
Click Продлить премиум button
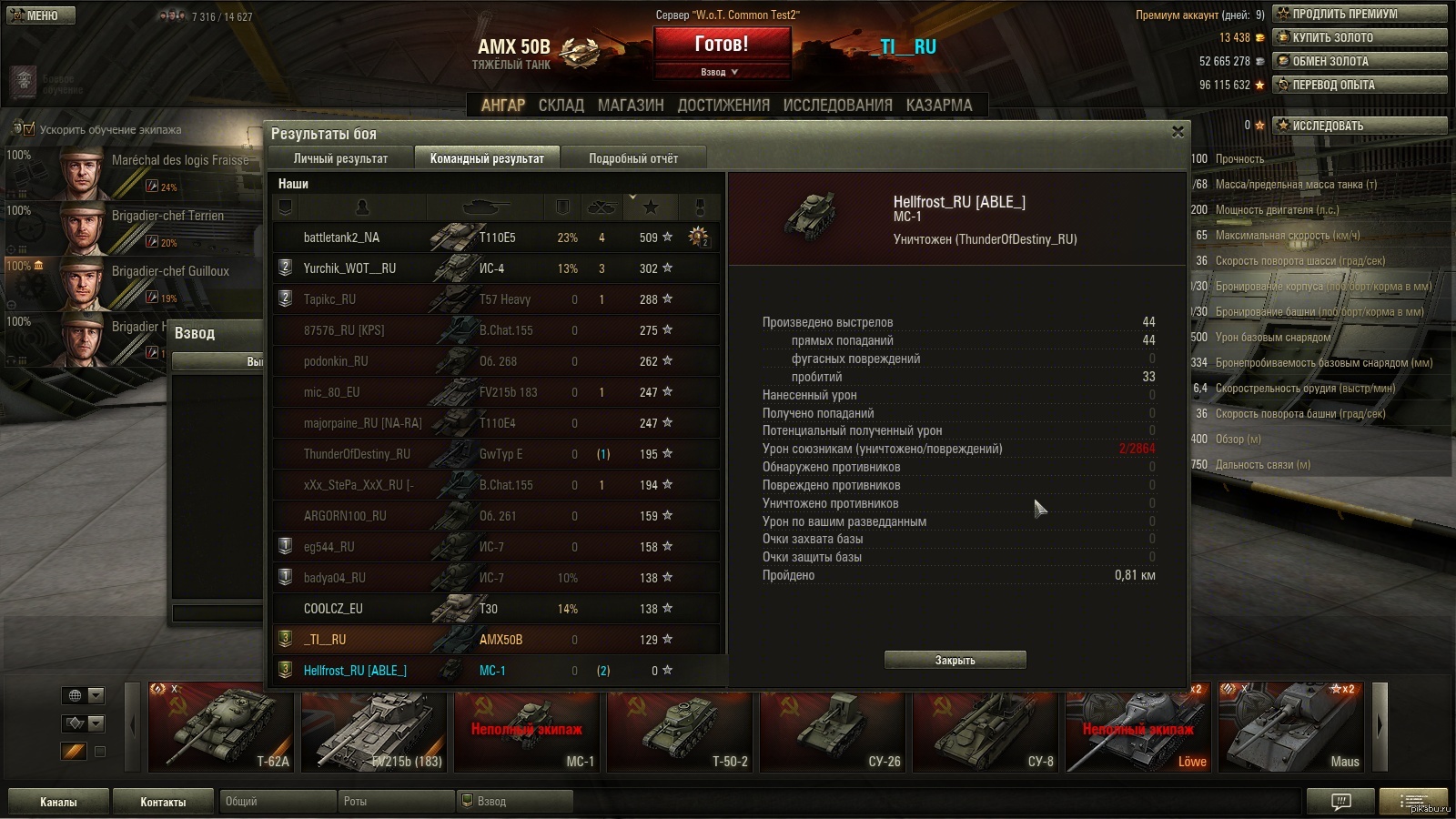[1360, 14]
